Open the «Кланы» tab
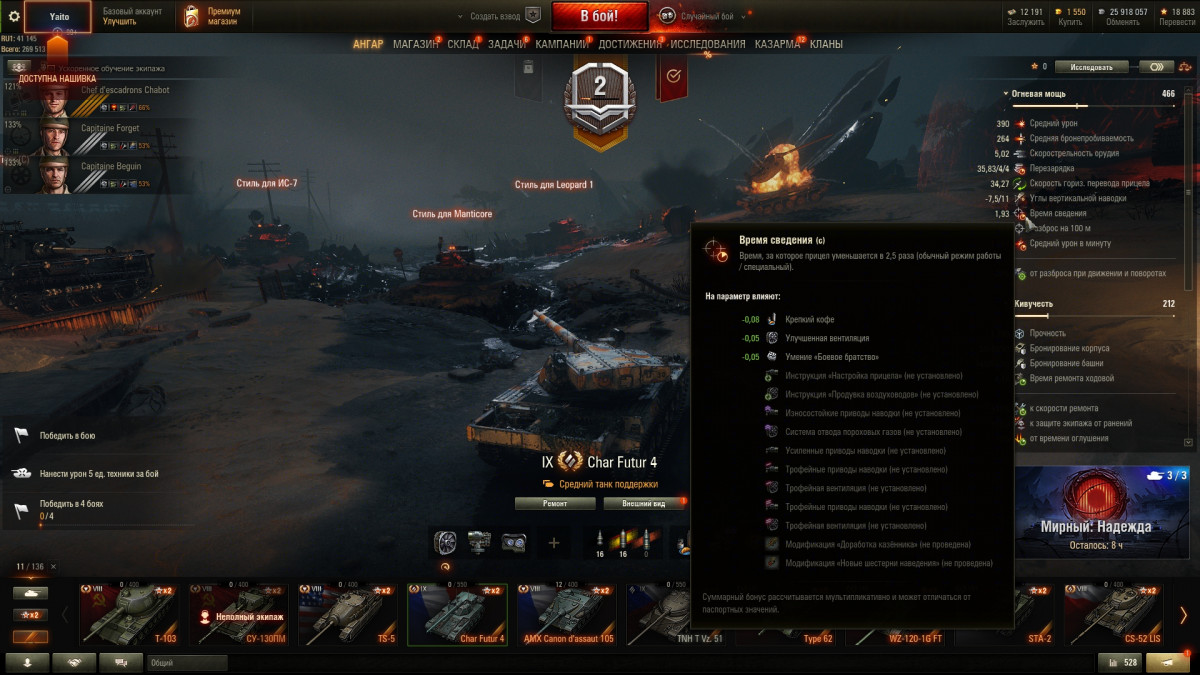The height and width of the screenshot is (675, 1200). 826,44
